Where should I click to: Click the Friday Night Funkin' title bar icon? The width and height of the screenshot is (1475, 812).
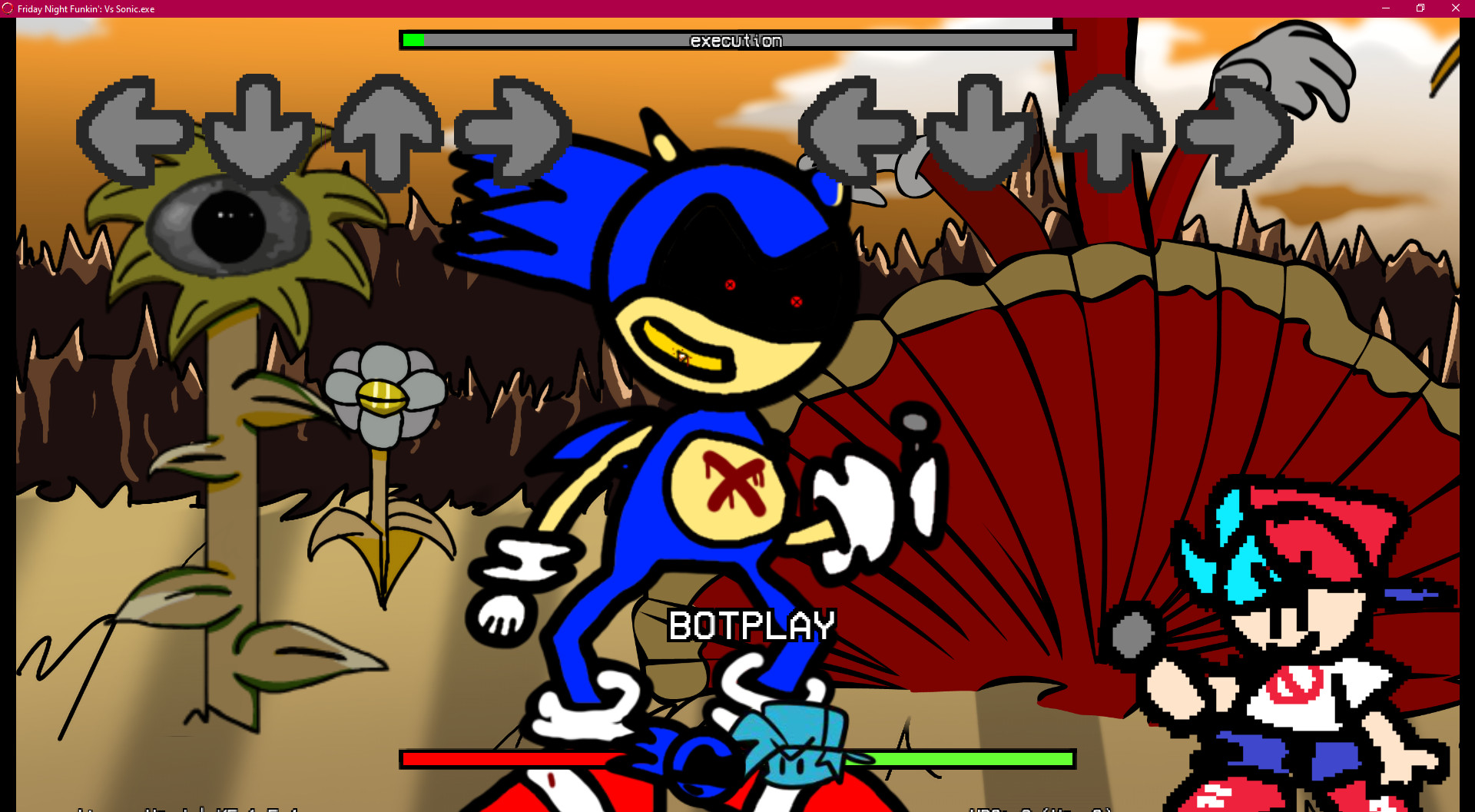tap(7, 8)
